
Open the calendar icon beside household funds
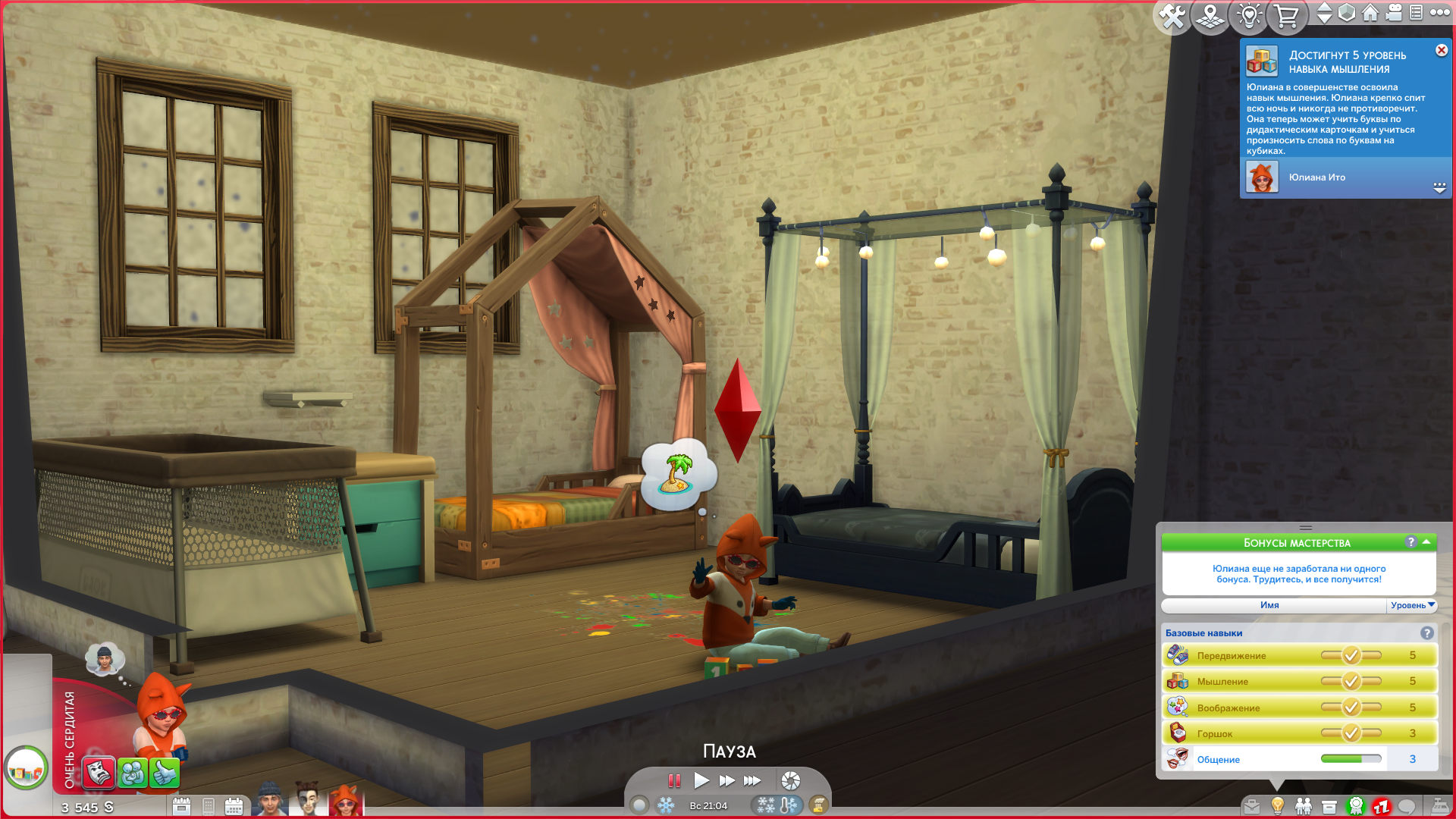tap(181, 806)
